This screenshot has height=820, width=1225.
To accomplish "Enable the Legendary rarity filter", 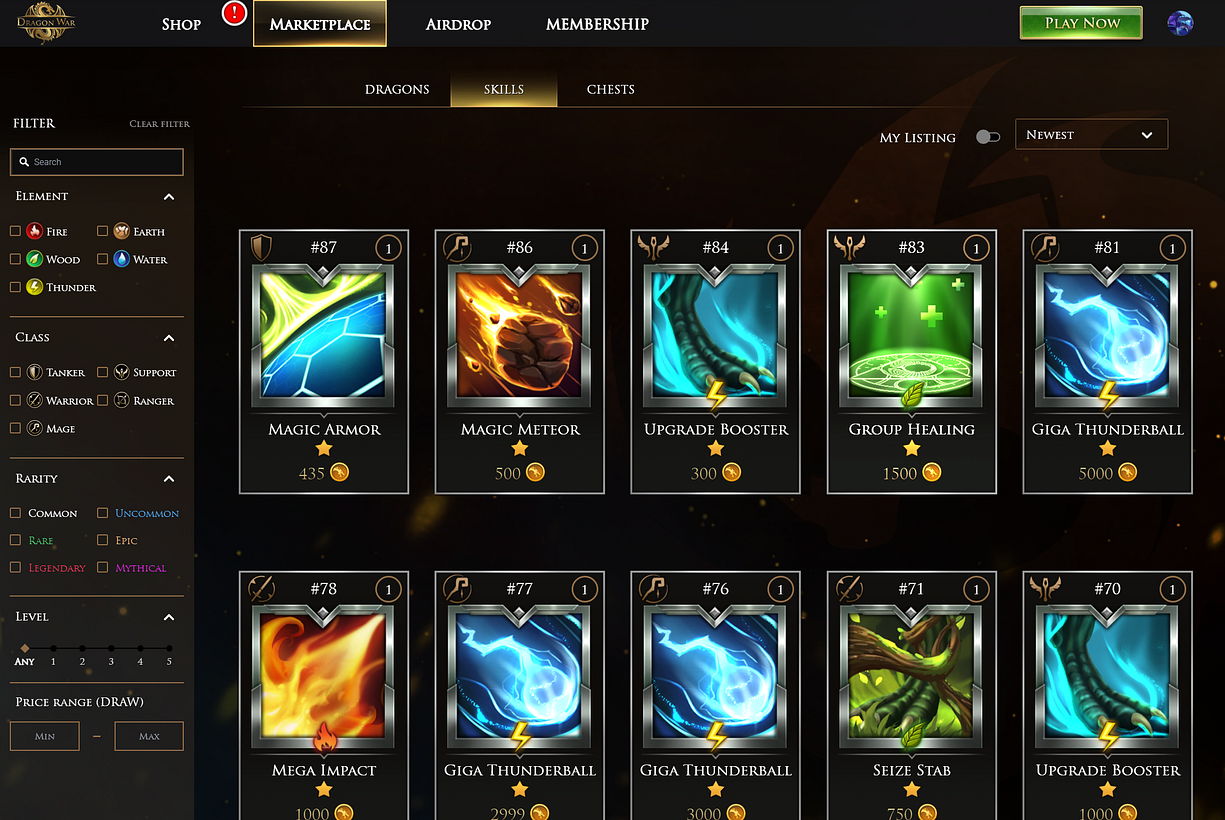I will pyautogui.click(x=16, y=568).
